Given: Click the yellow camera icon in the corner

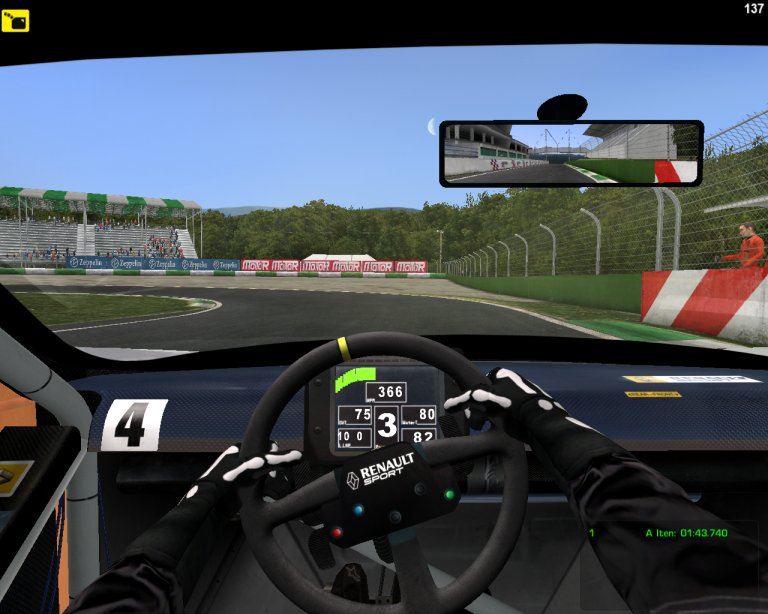Looking at the screenshot, I should click(x=15, y=20).
